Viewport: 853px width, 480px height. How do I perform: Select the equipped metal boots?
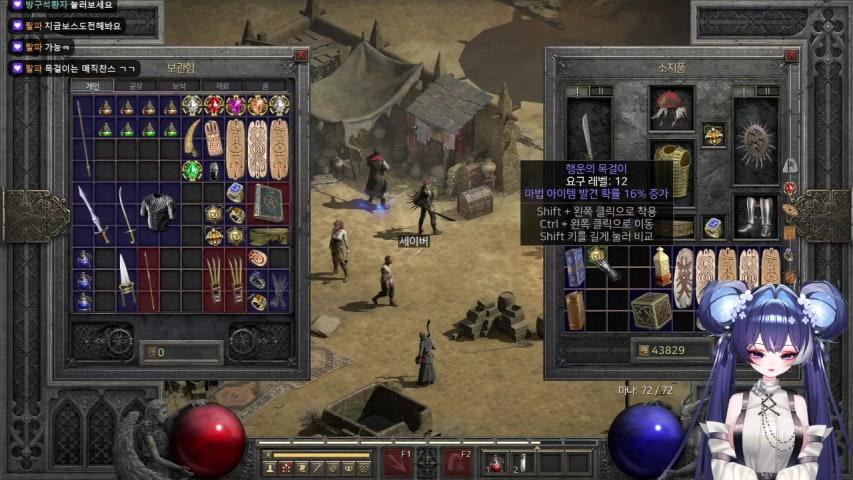[x=755, y=215]
